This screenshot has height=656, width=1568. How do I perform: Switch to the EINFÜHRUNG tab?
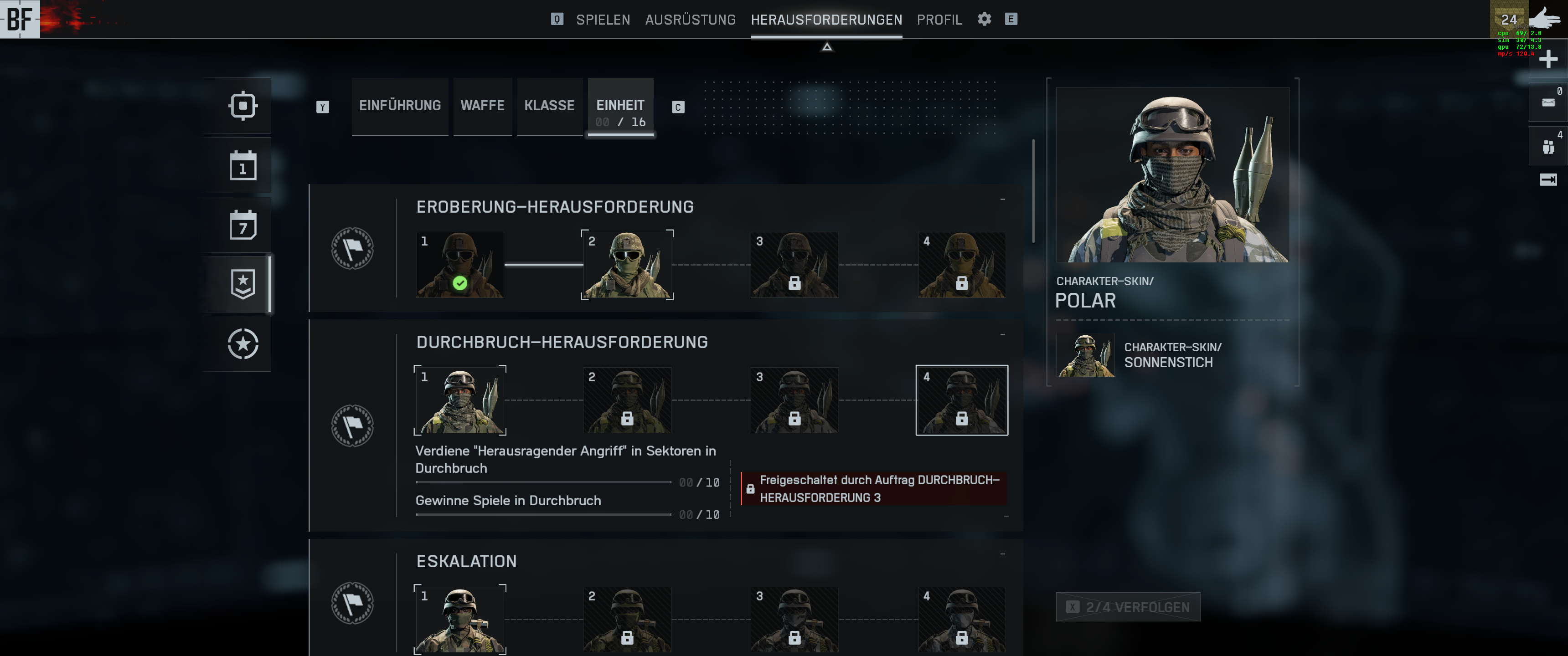point(400,106)
